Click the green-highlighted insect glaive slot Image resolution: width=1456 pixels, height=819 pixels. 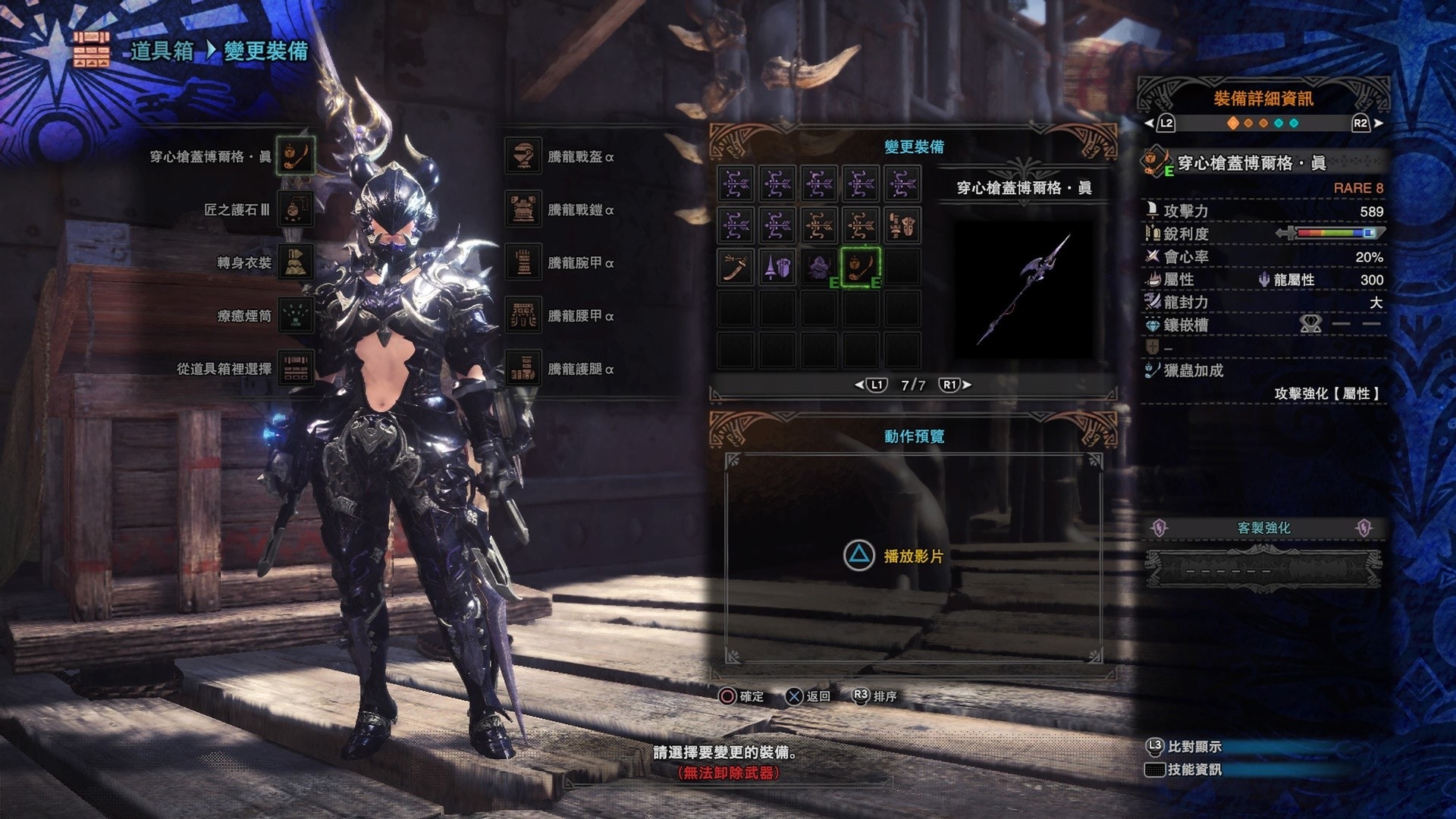[x=861, y=267]
